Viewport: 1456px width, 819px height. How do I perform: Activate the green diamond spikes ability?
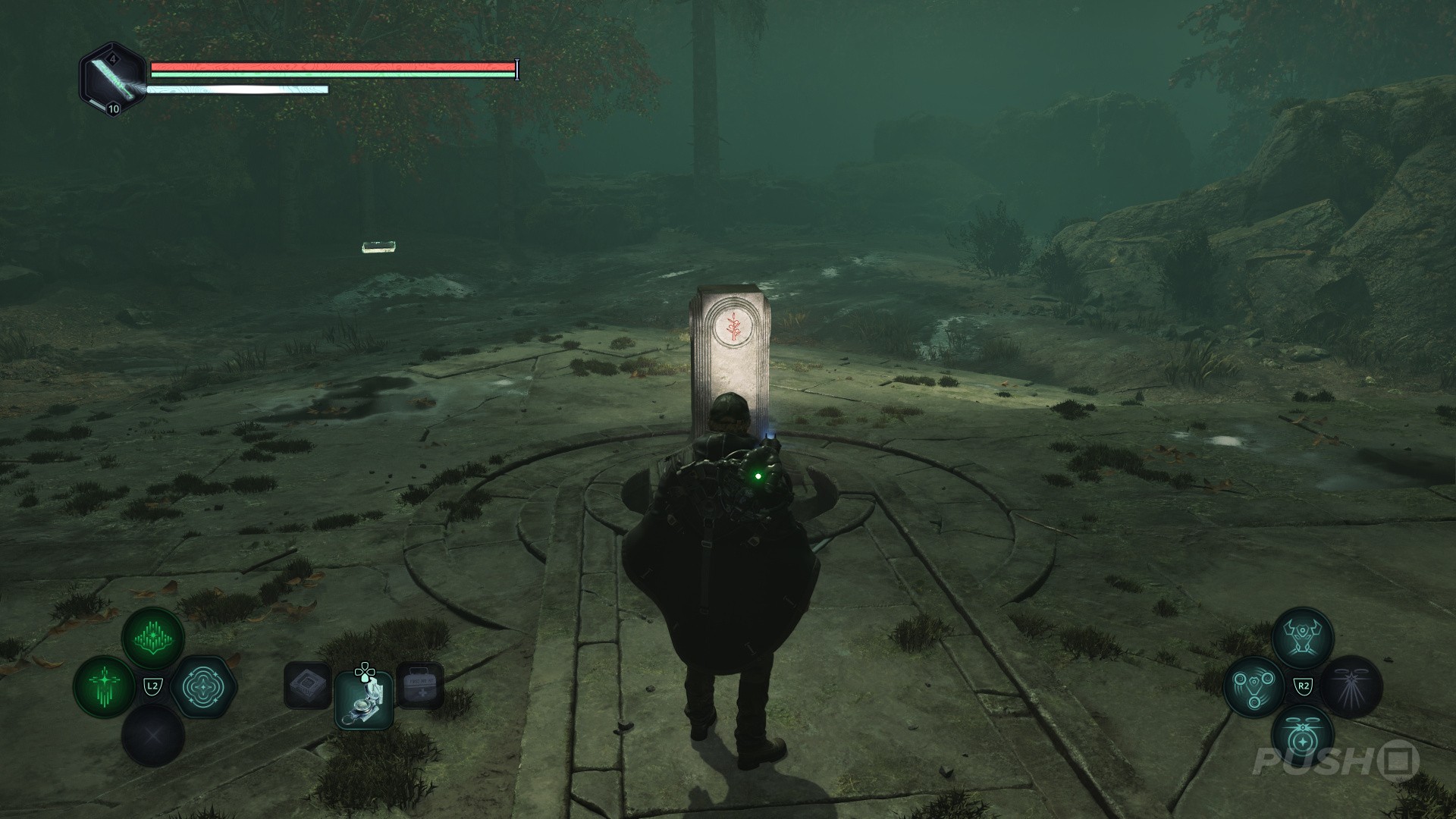point(153,639)
